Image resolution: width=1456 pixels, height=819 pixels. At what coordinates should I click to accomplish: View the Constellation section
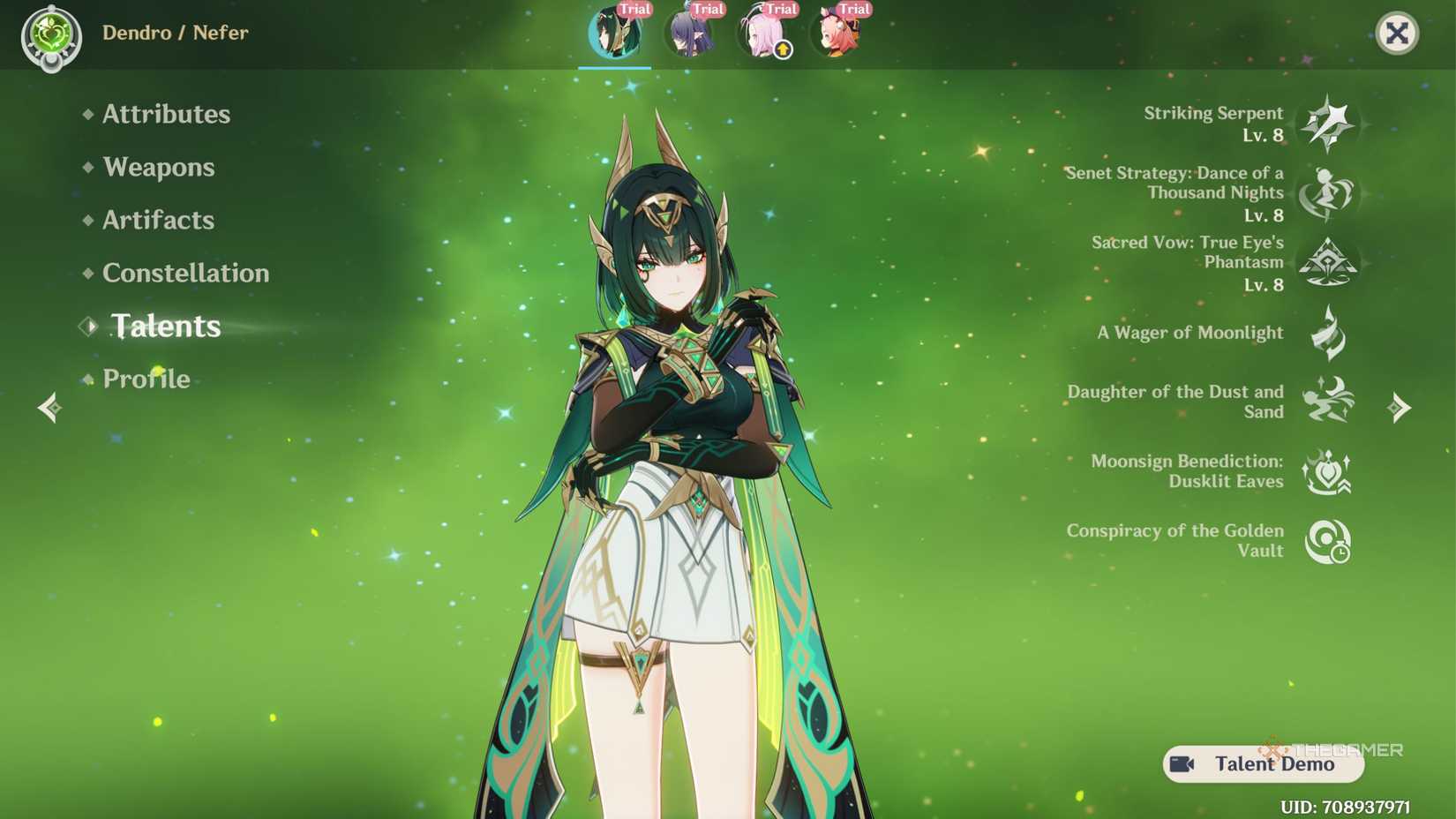186,273
